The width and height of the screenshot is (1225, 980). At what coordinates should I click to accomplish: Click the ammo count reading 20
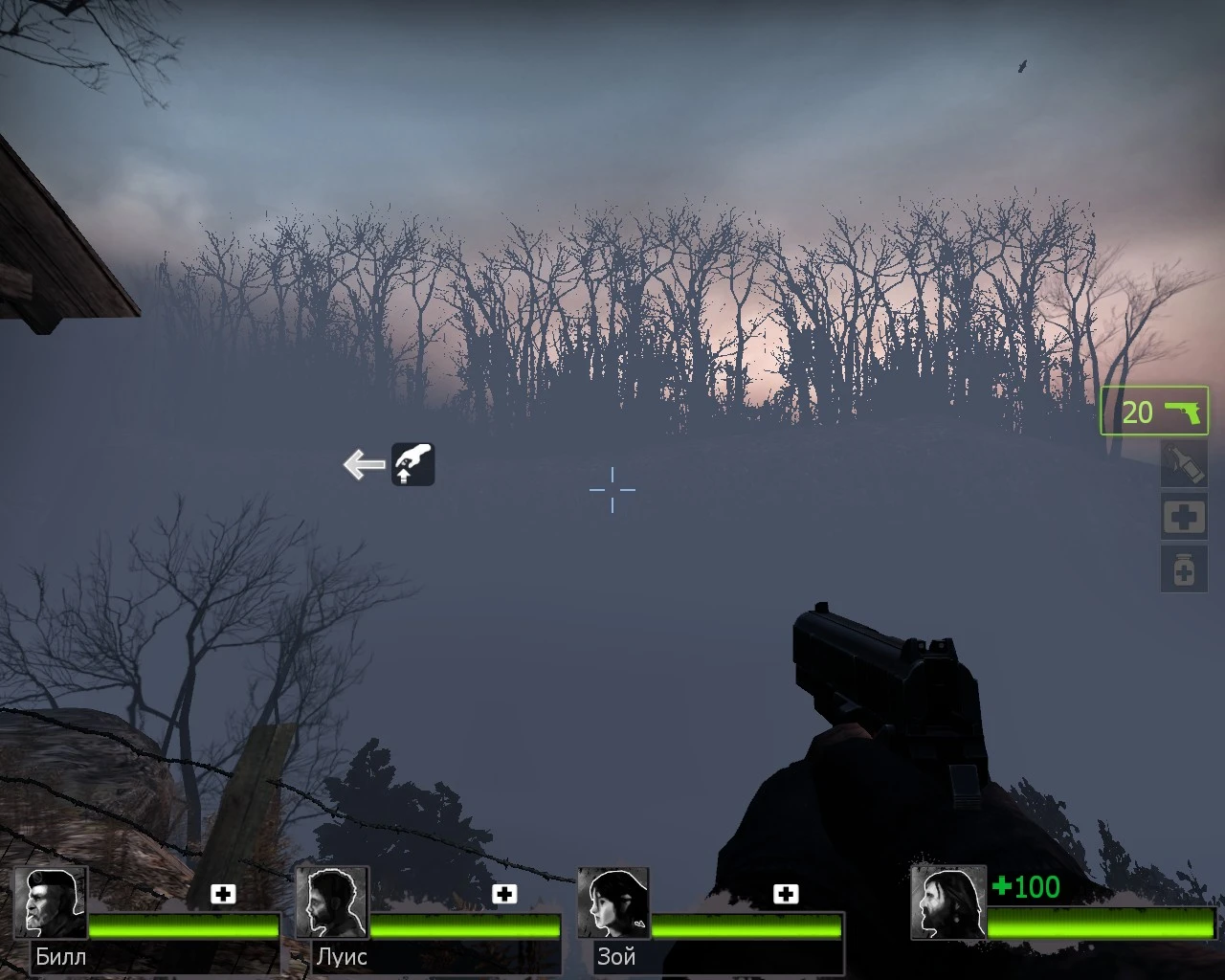(1138, 412)
